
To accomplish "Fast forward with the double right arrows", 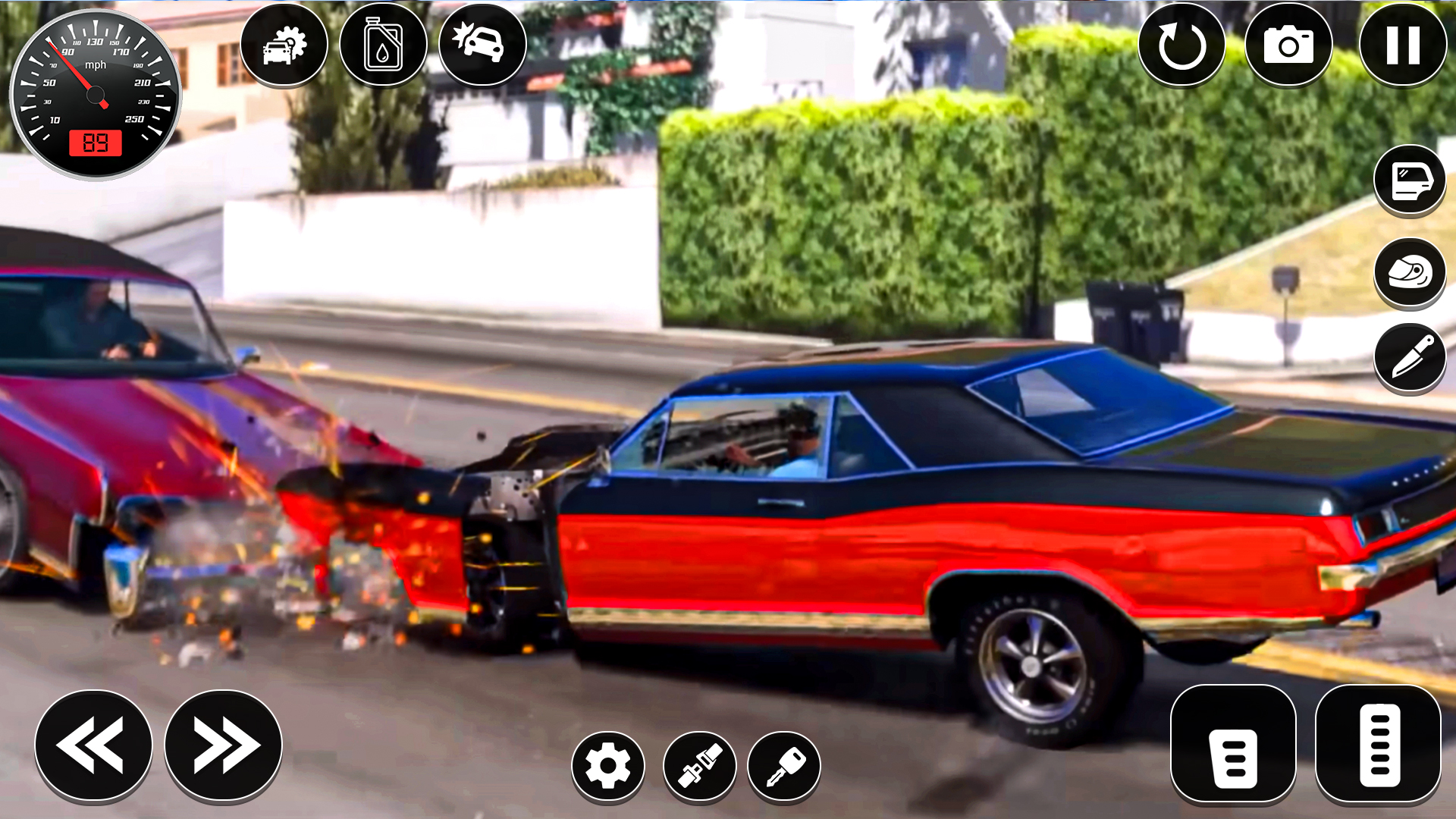I will tap(221, 745).
